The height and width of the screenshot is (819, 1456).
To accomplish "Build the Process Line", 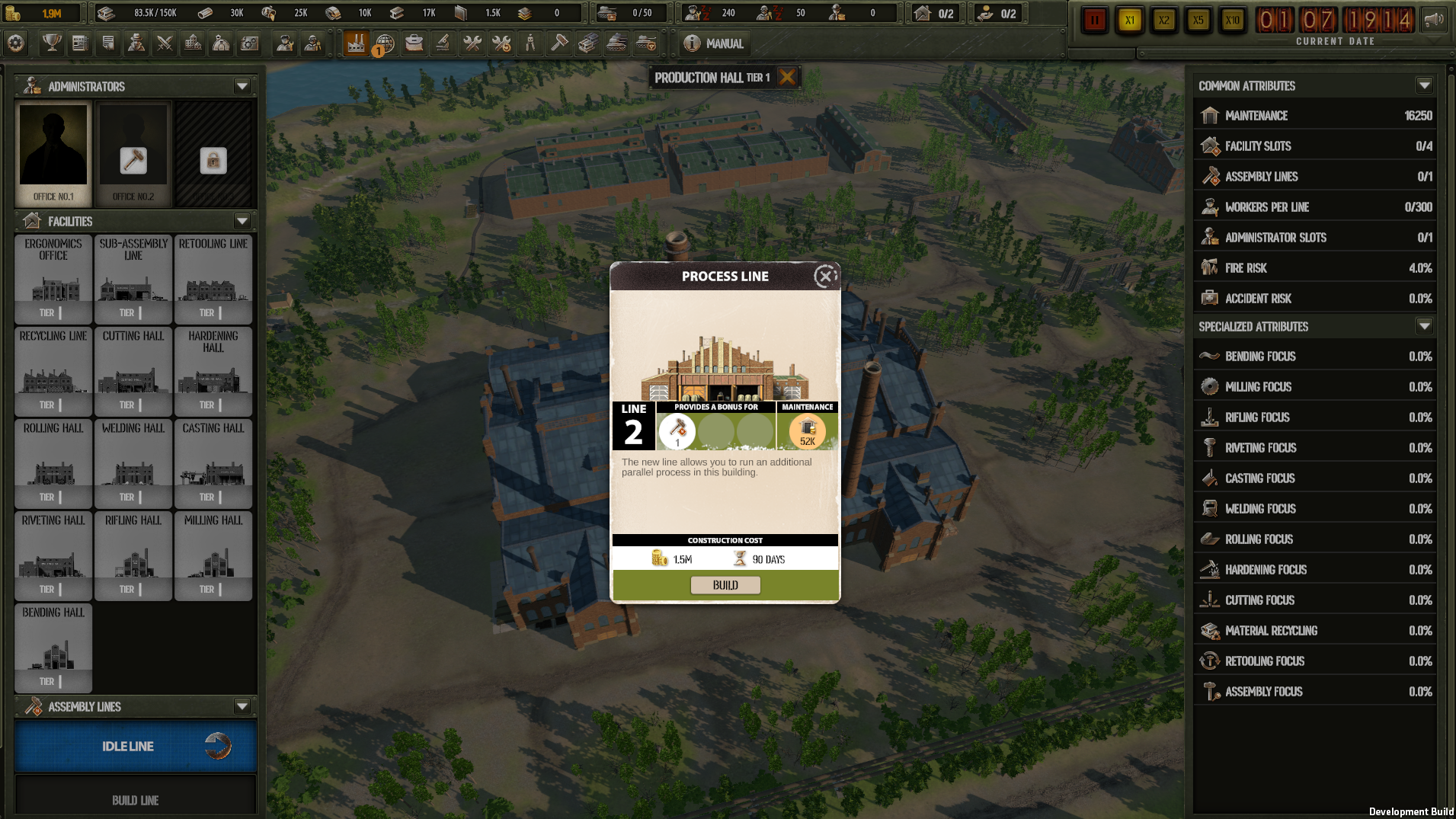I will coord(725,585).
